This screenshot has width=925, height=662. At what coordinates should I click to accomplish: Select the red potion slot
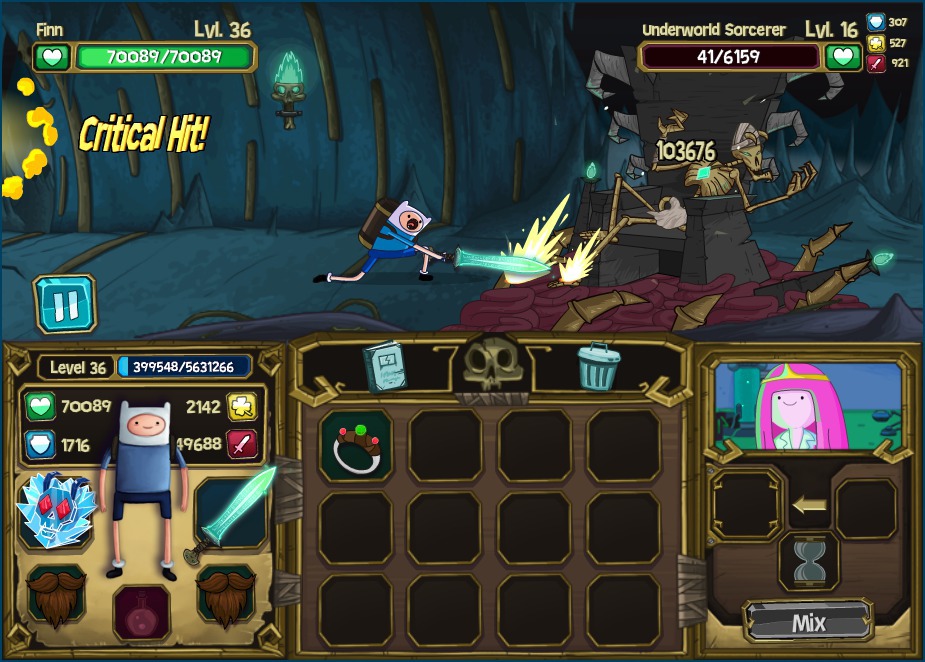click(x=141, y=611)
